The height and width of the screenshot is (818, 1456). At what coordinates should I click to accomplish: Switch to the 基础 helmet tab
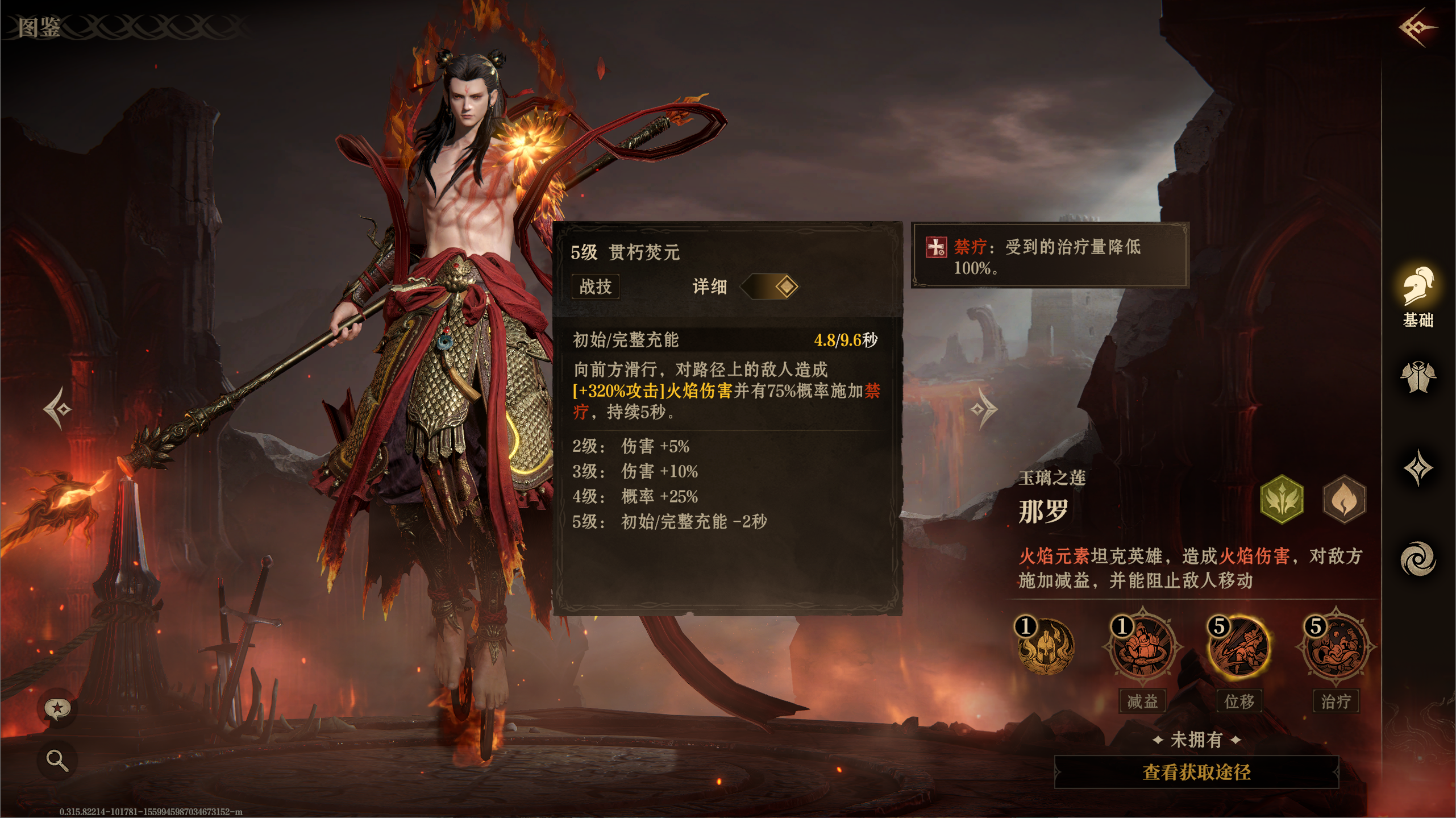click(1417, 297)
